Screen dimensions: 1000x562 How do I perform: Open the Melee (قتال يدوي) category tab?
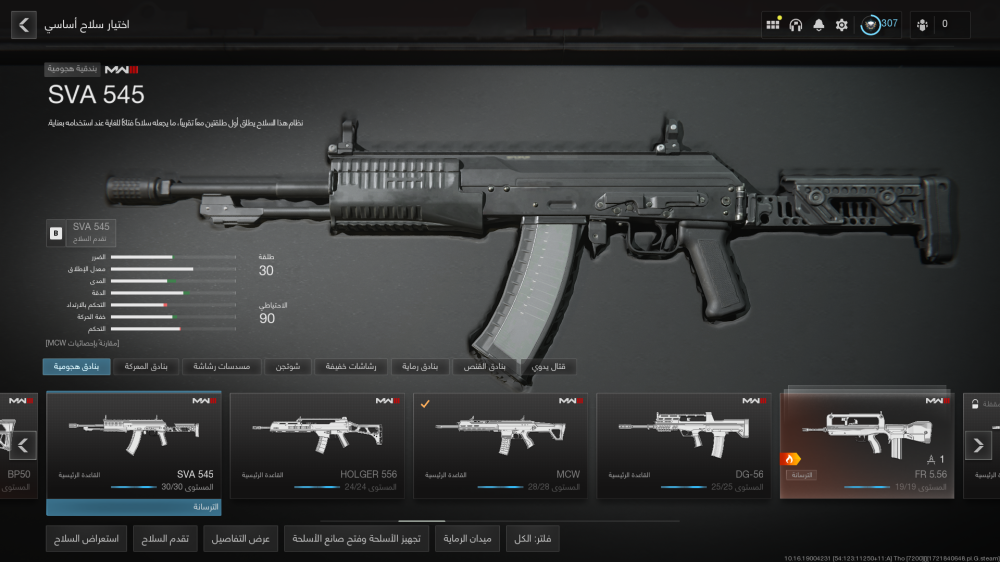point(548,367)
